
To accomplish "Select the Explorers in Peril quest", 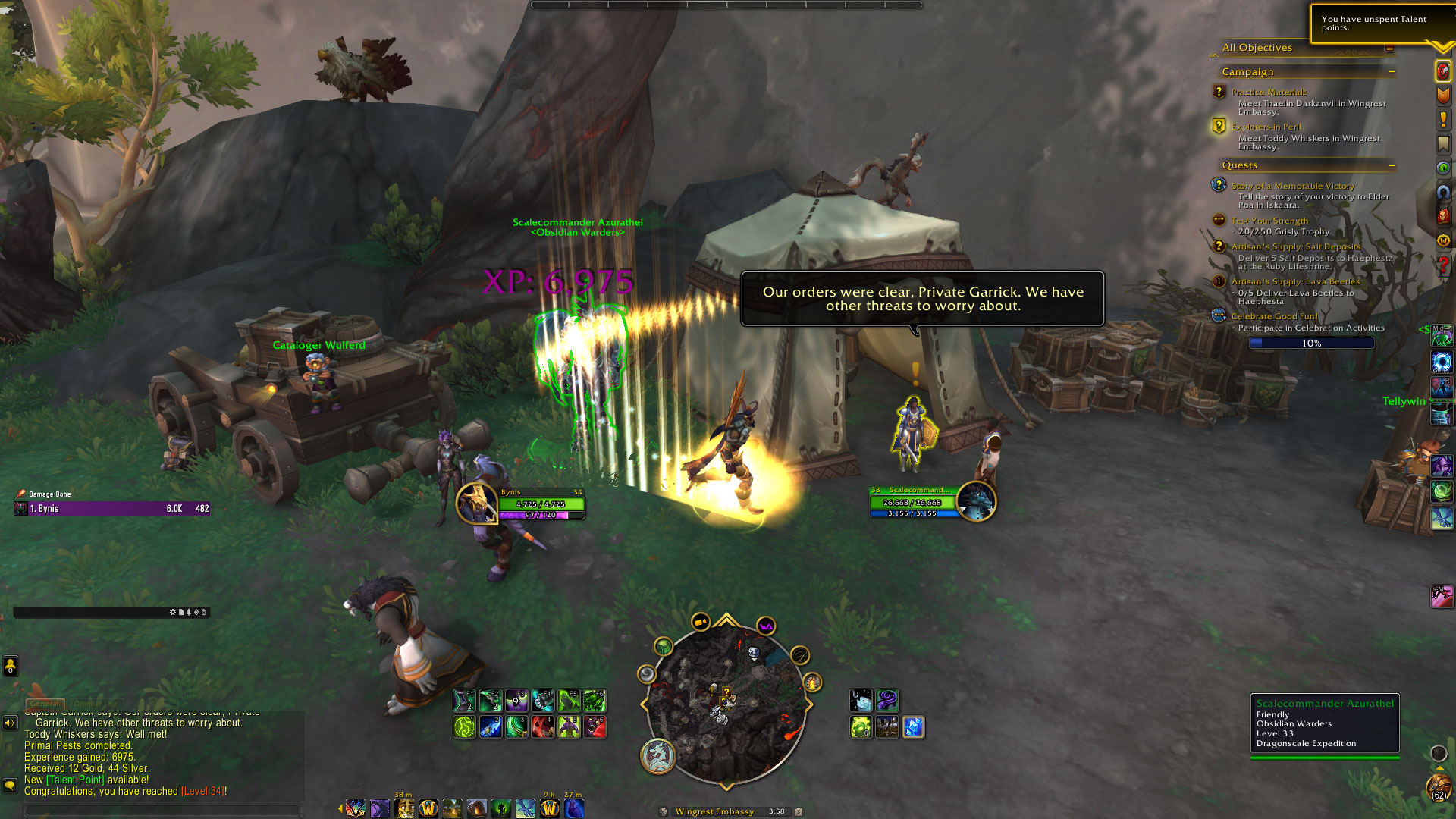I will click(1266, 127).
